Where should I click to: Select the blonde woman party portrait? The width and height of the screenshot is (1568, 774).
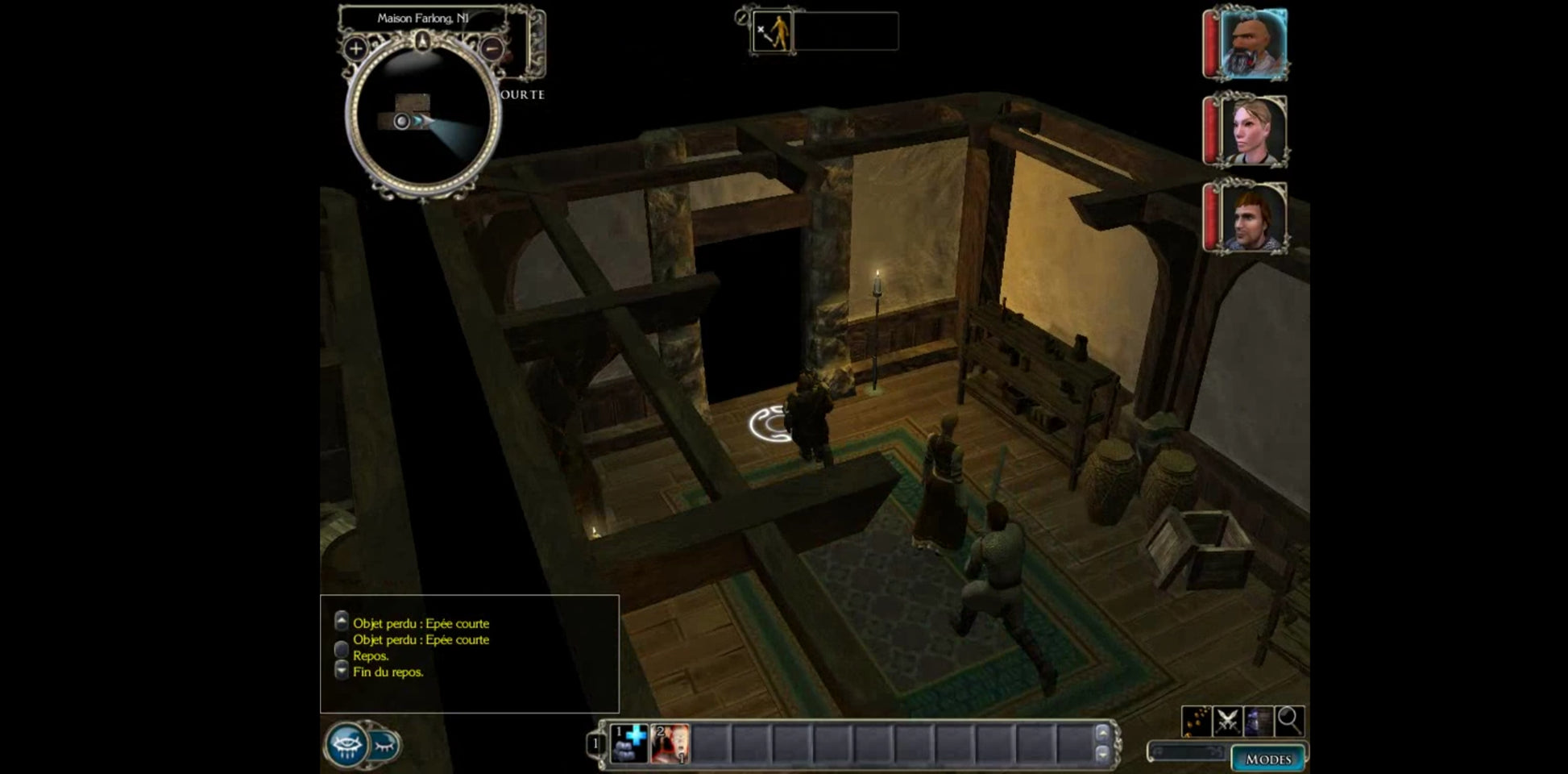point(1253,131)
